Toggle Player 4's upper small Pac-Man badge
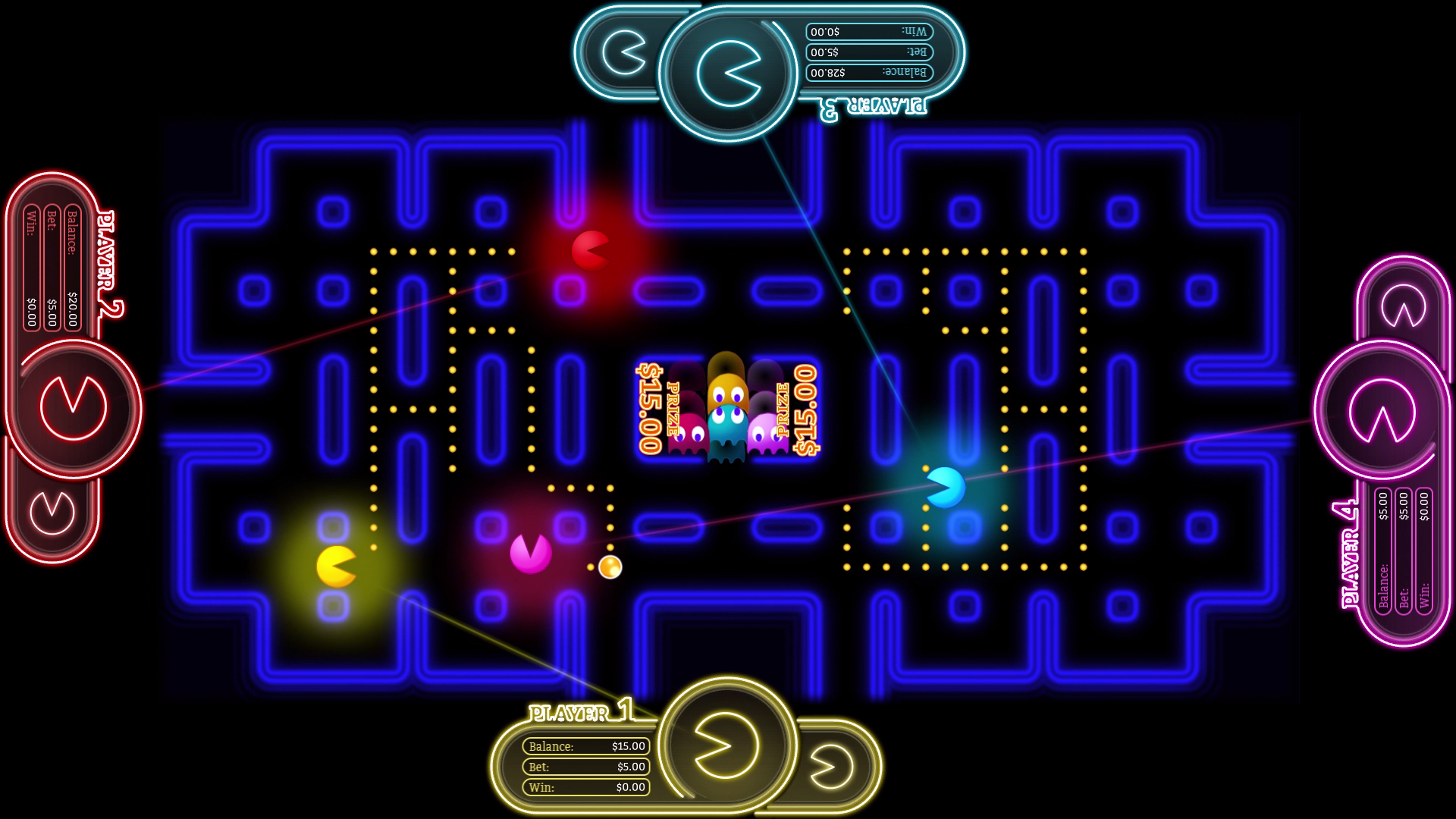The image size is (1456, 819). pyautogui.click(x=1403, y=306)
